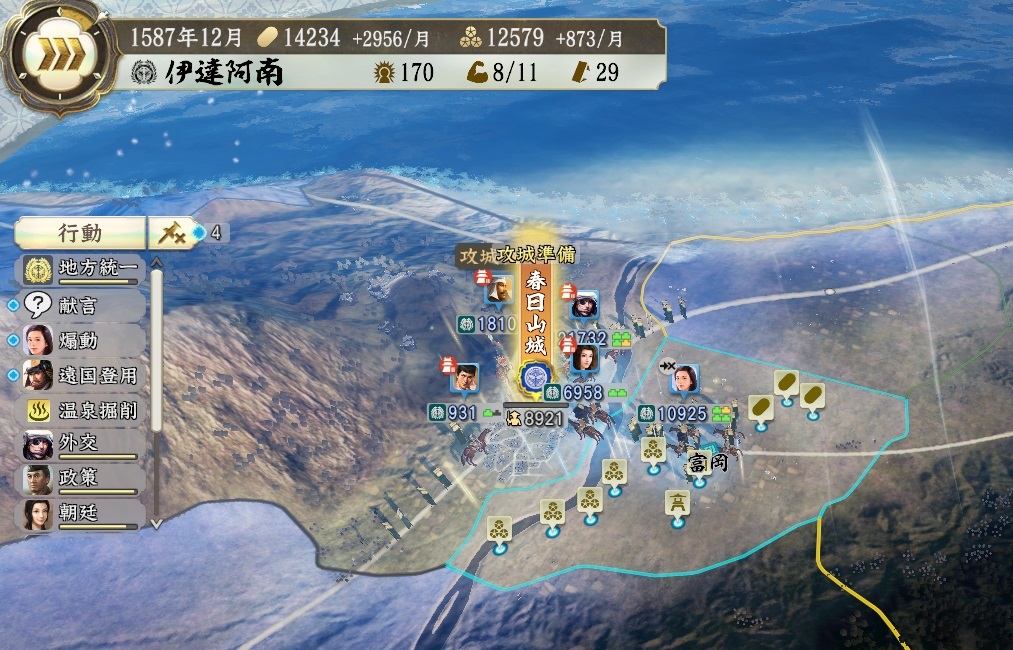Select the army unit with 1810 troops
The image size is (1013, 650).
[492, 323]
